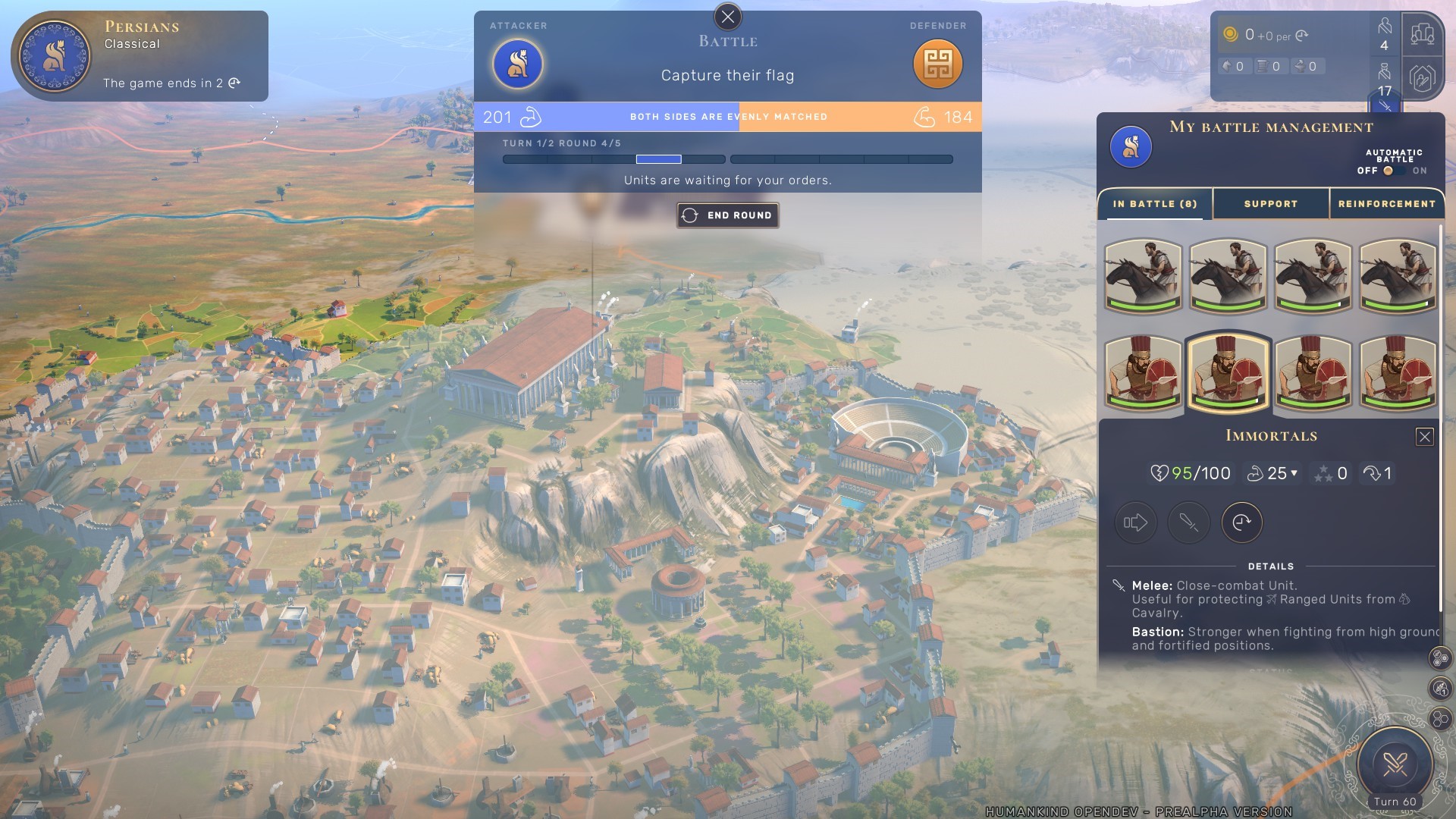This screenshot has height=819, width=1456.
Task: Click the attacker Persian emblem in Battle panel
Action: pyautogui.click(x=518, y=64)
